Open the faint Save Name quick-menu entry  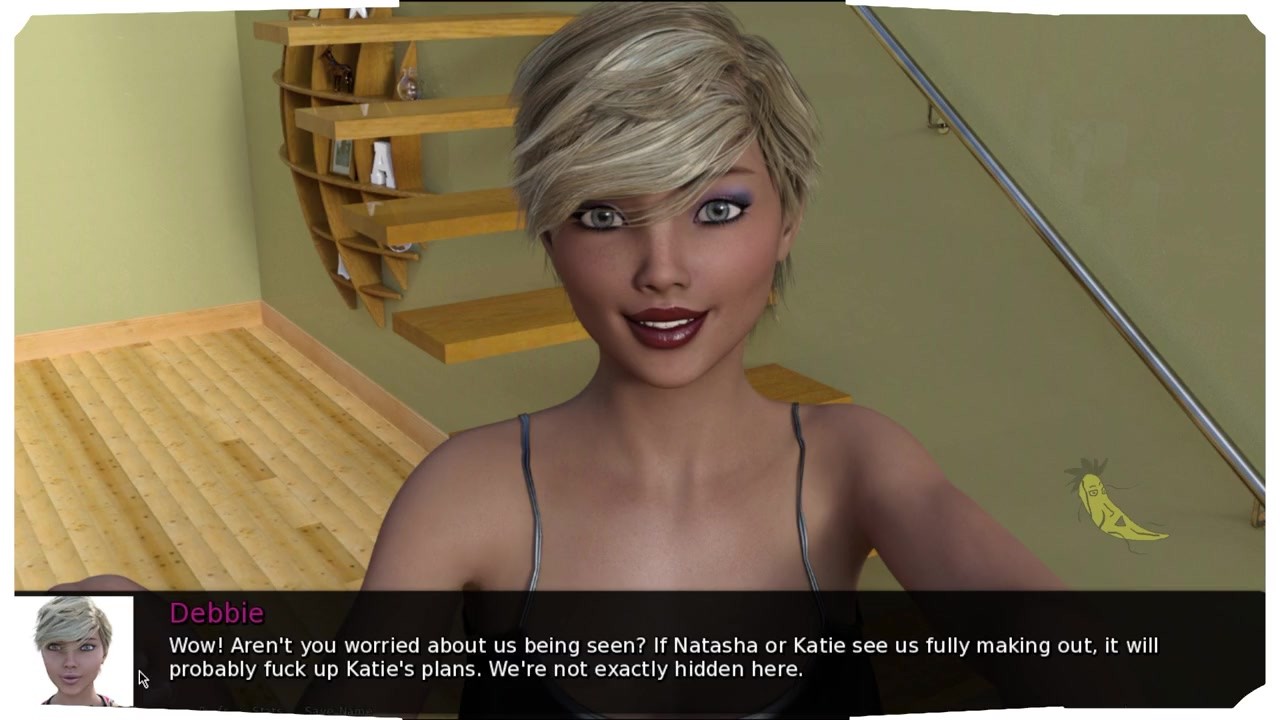coord(337,711)
